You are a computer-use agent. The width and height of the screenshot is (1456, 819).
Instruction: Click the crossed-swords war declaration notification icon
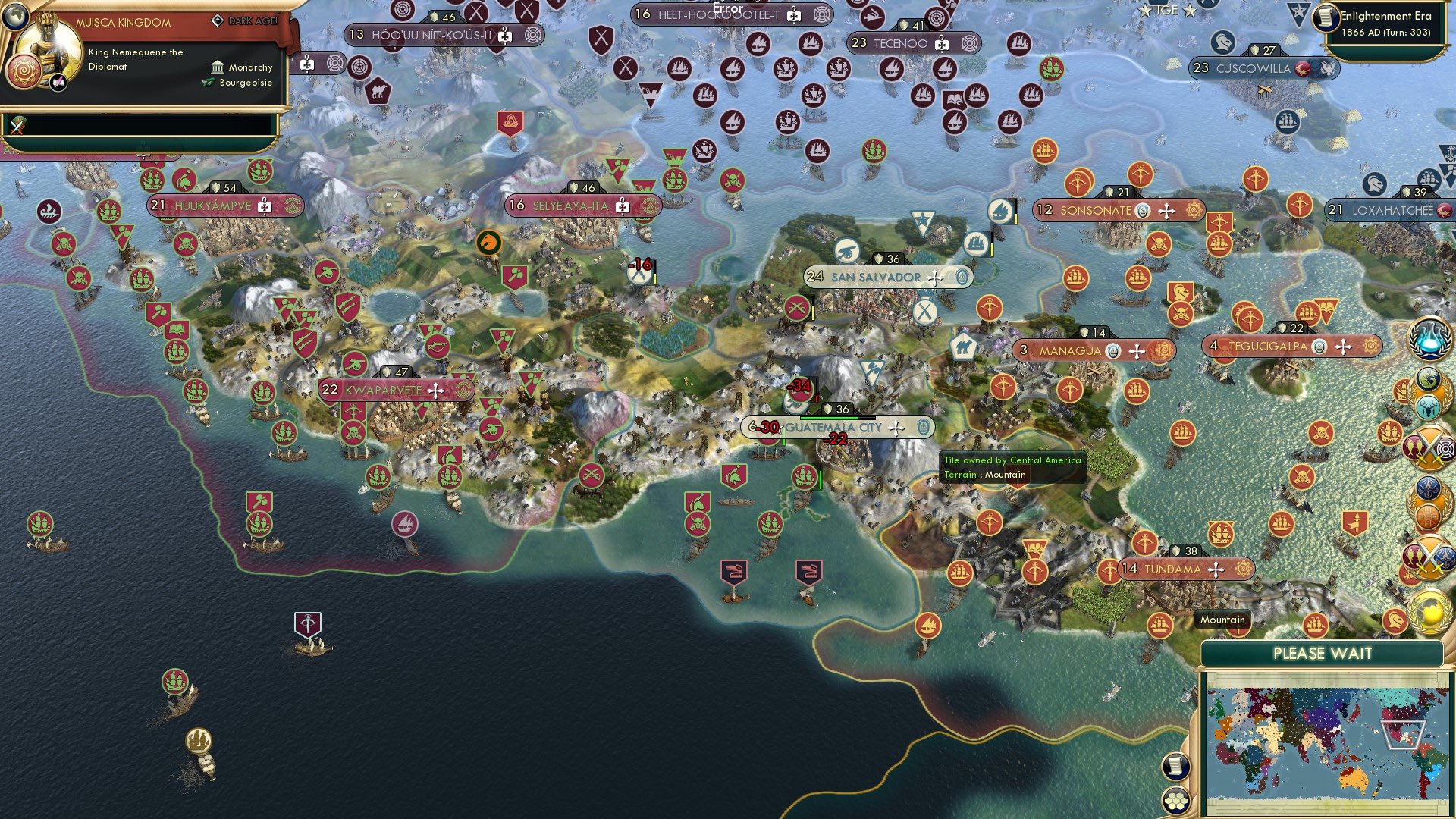[1429, 449]
